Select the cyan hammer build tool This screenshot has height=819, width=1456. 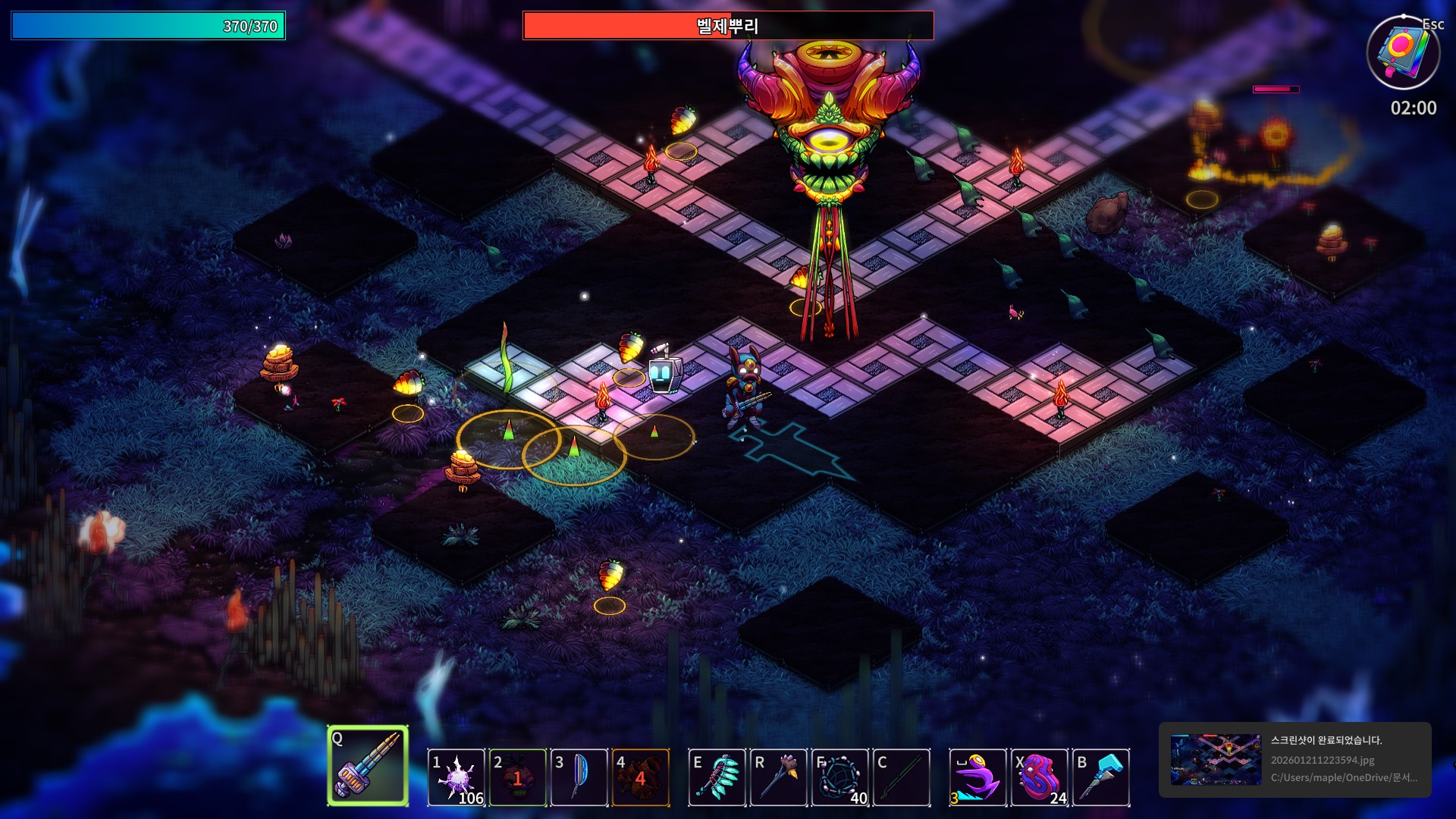click(1101, 777)
